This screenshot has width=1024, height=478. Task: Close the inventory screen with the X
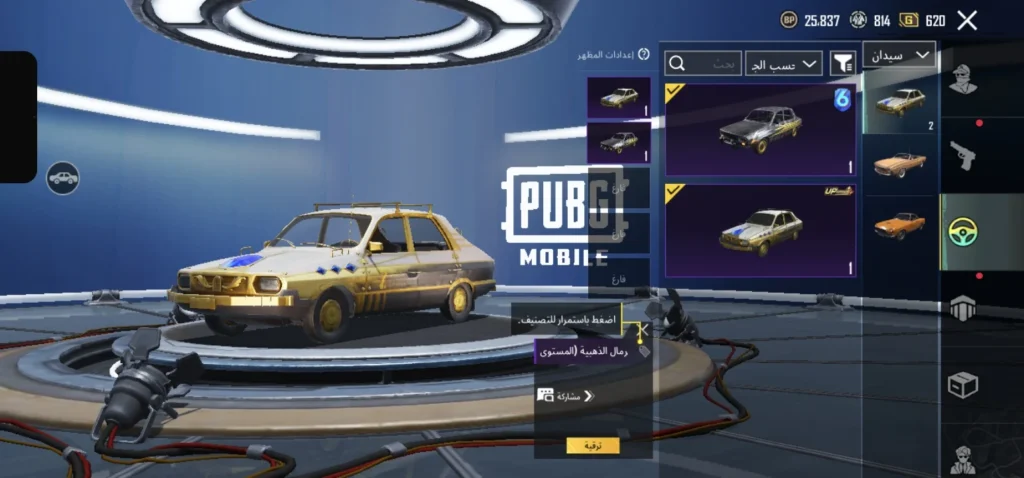tap(967, 20)
